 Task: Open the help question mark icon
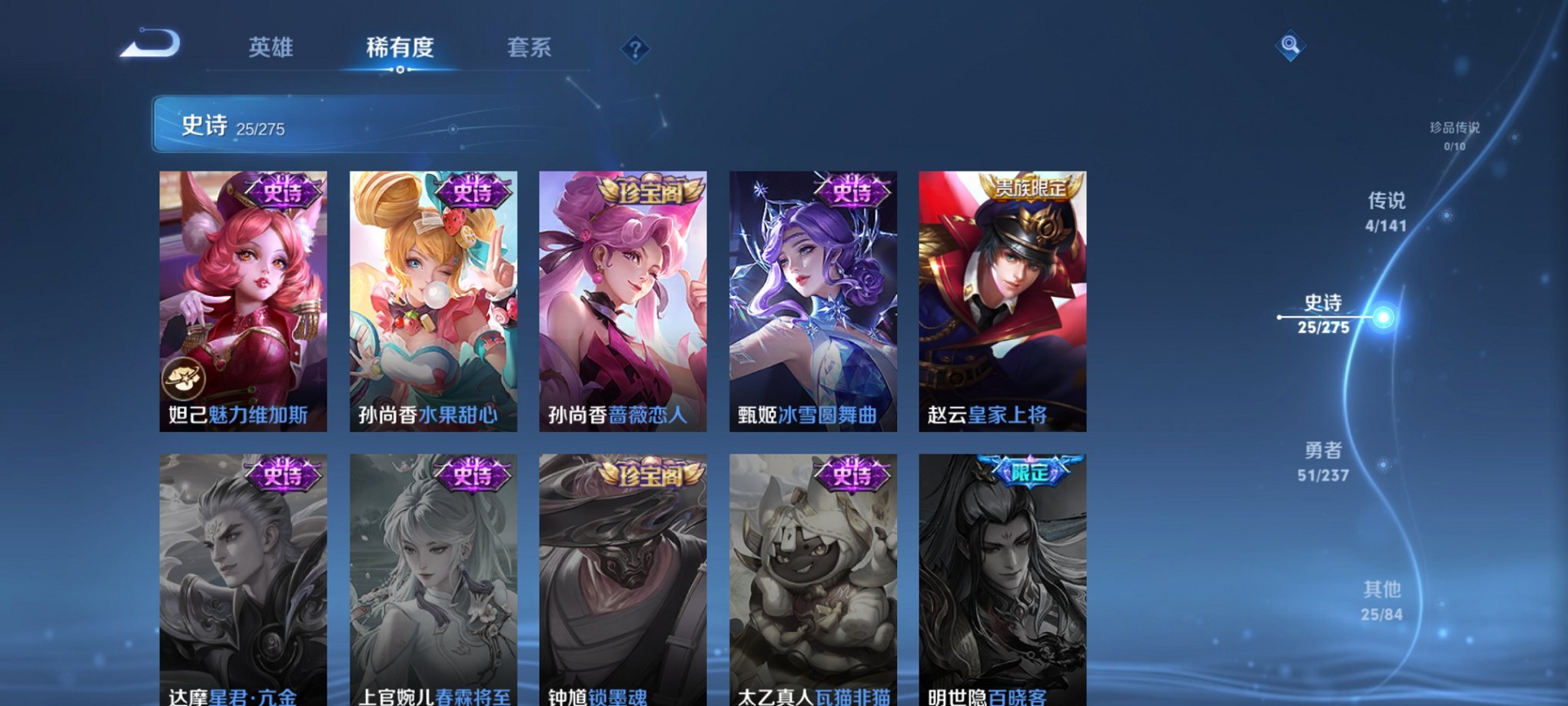634,50
